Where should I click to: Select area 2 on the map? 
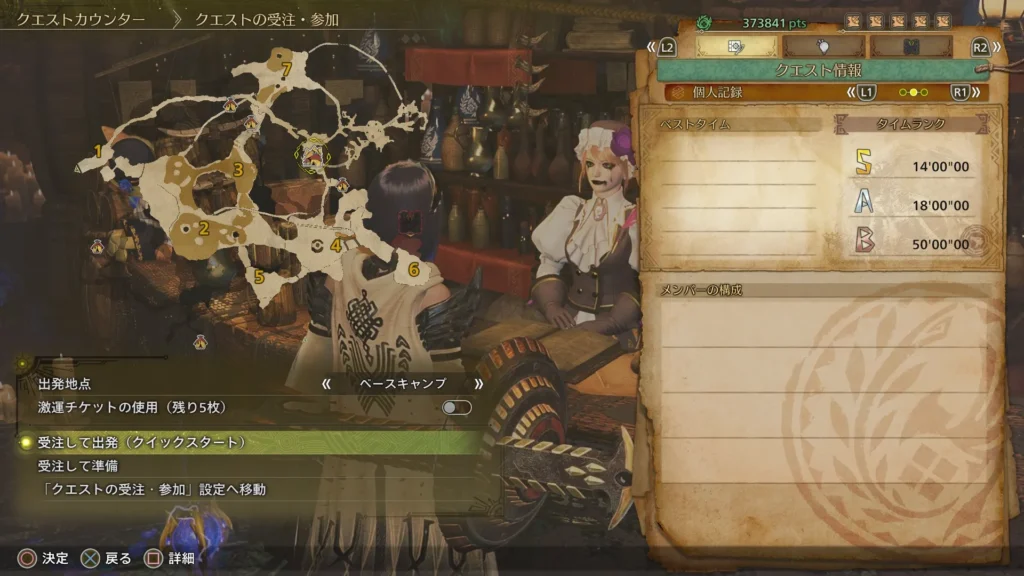204,228
